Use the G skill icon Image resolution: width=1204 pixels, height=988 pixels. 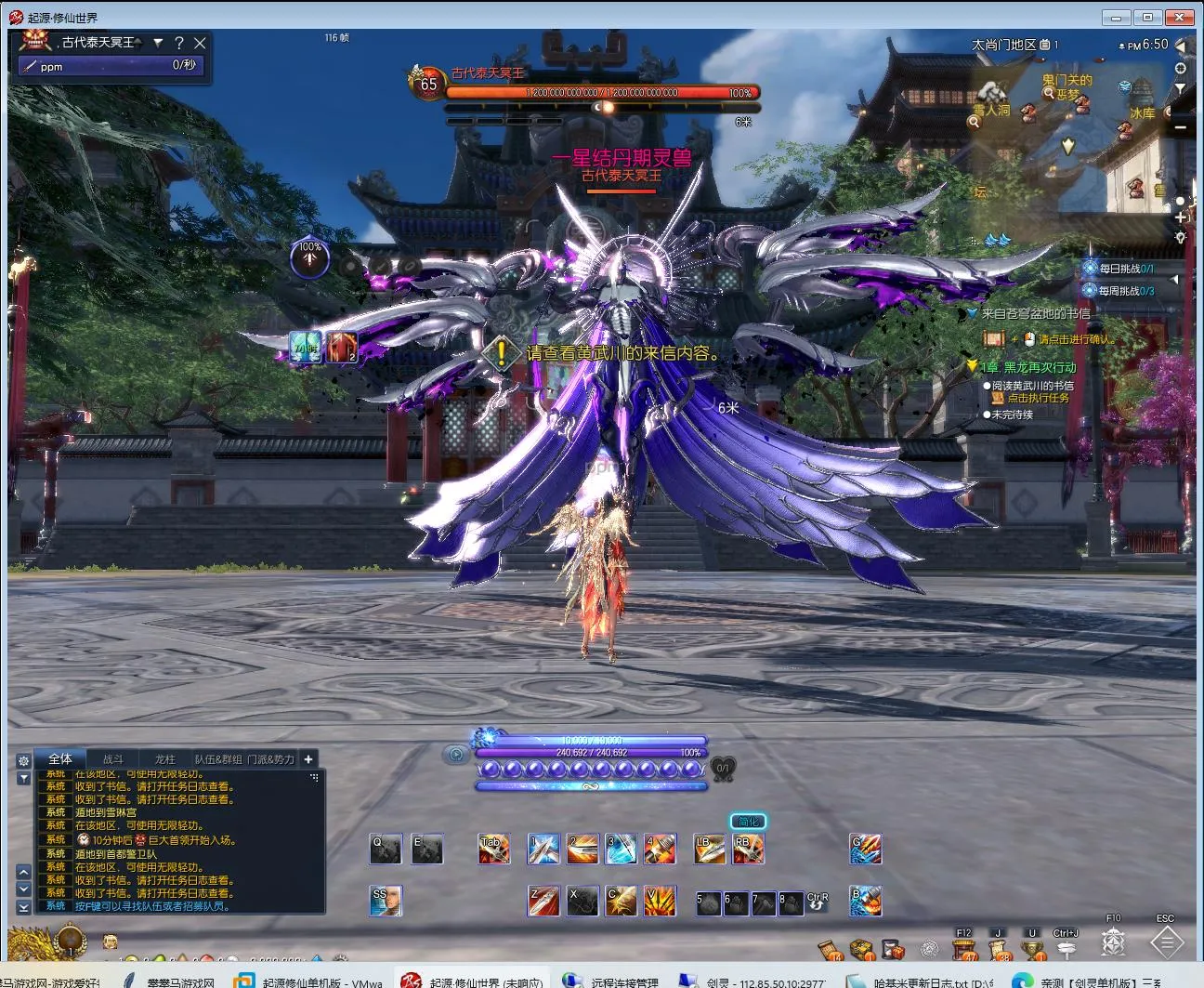pos(866,849)
